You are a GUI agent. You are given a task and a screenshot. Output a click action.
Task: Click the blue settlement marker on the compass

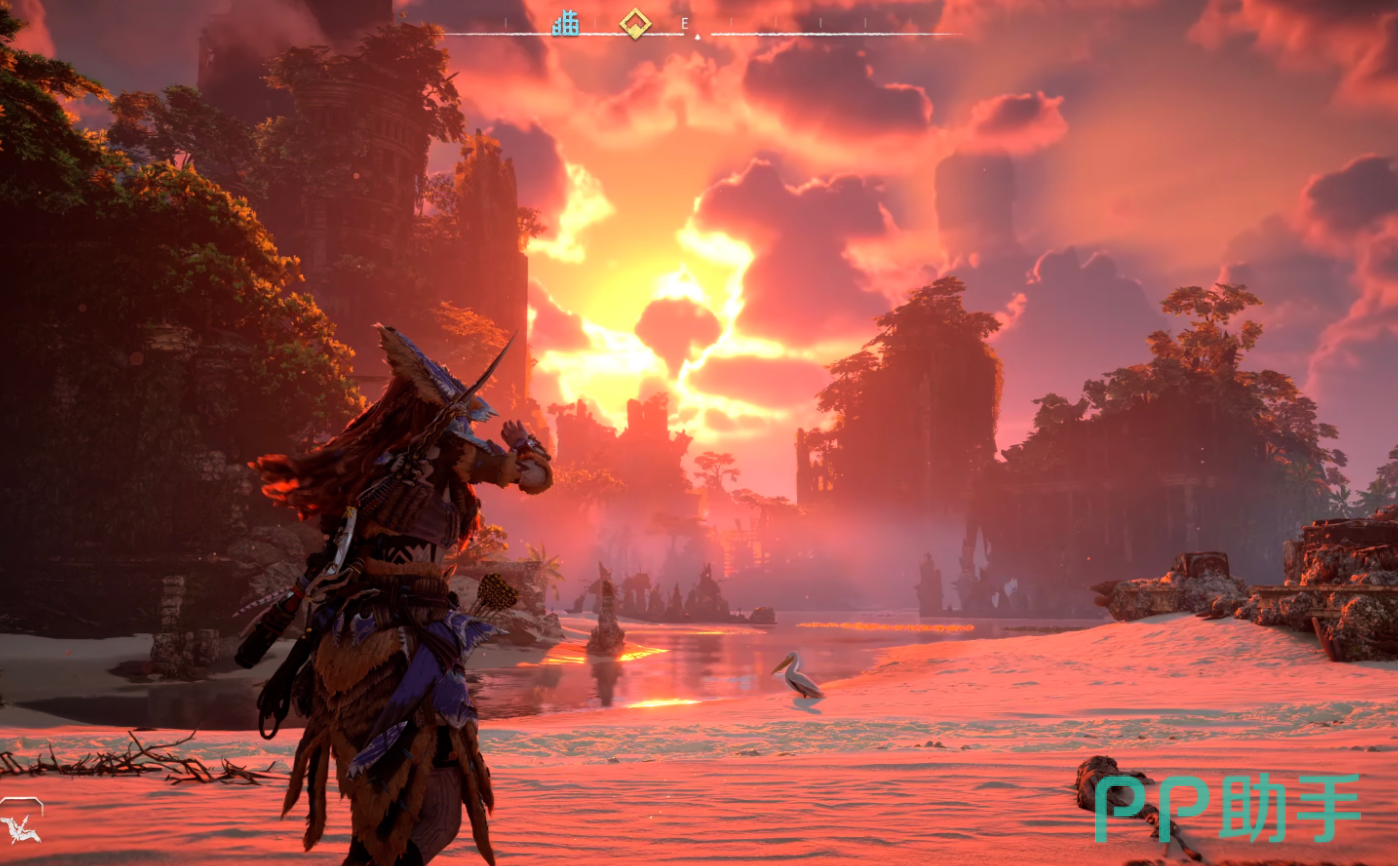(565, 23)
